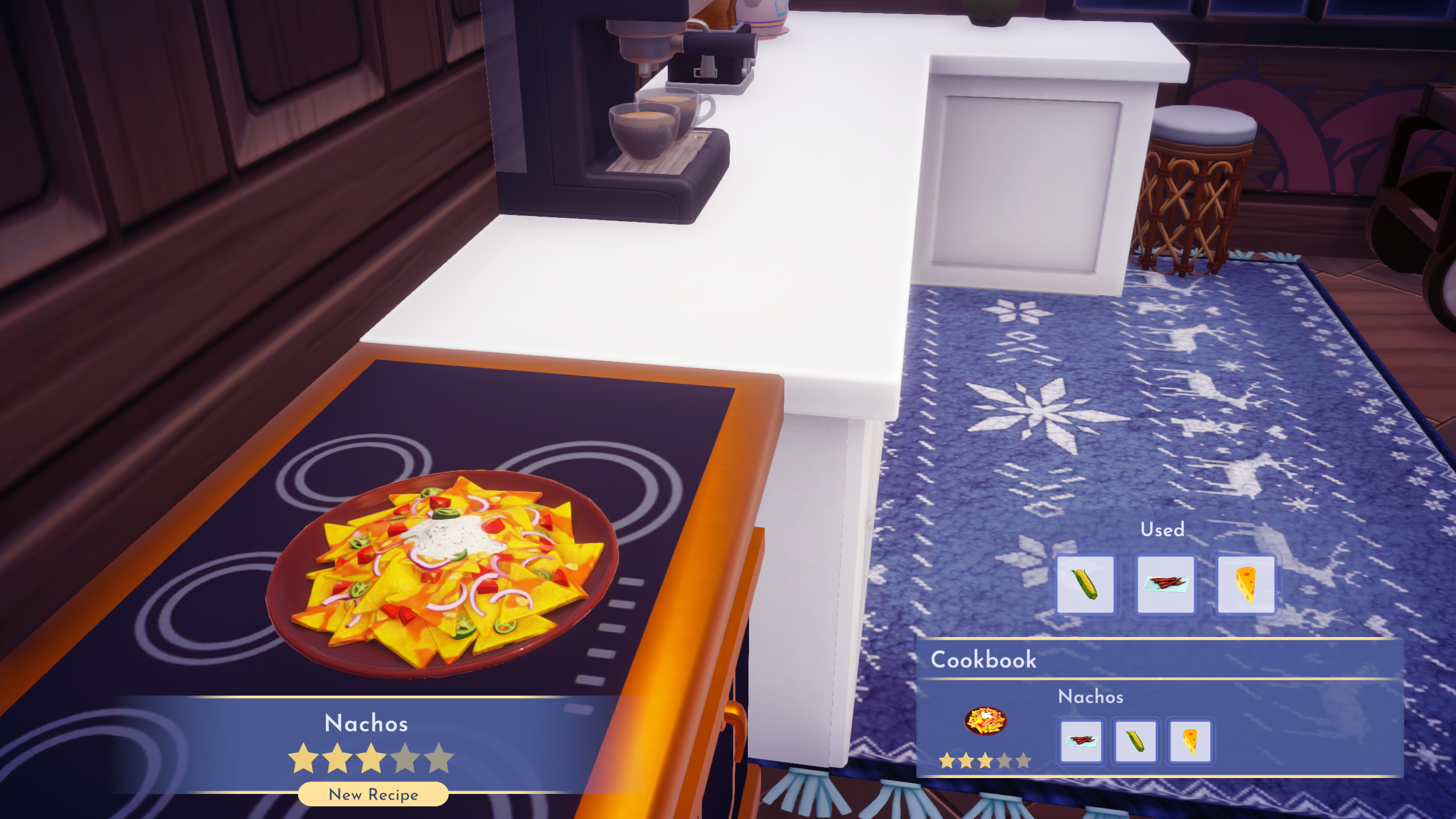The width and height of the screenshot is (1456, 819).
Task: Click the Nachos title above the star rating
Action: (366, 723)
